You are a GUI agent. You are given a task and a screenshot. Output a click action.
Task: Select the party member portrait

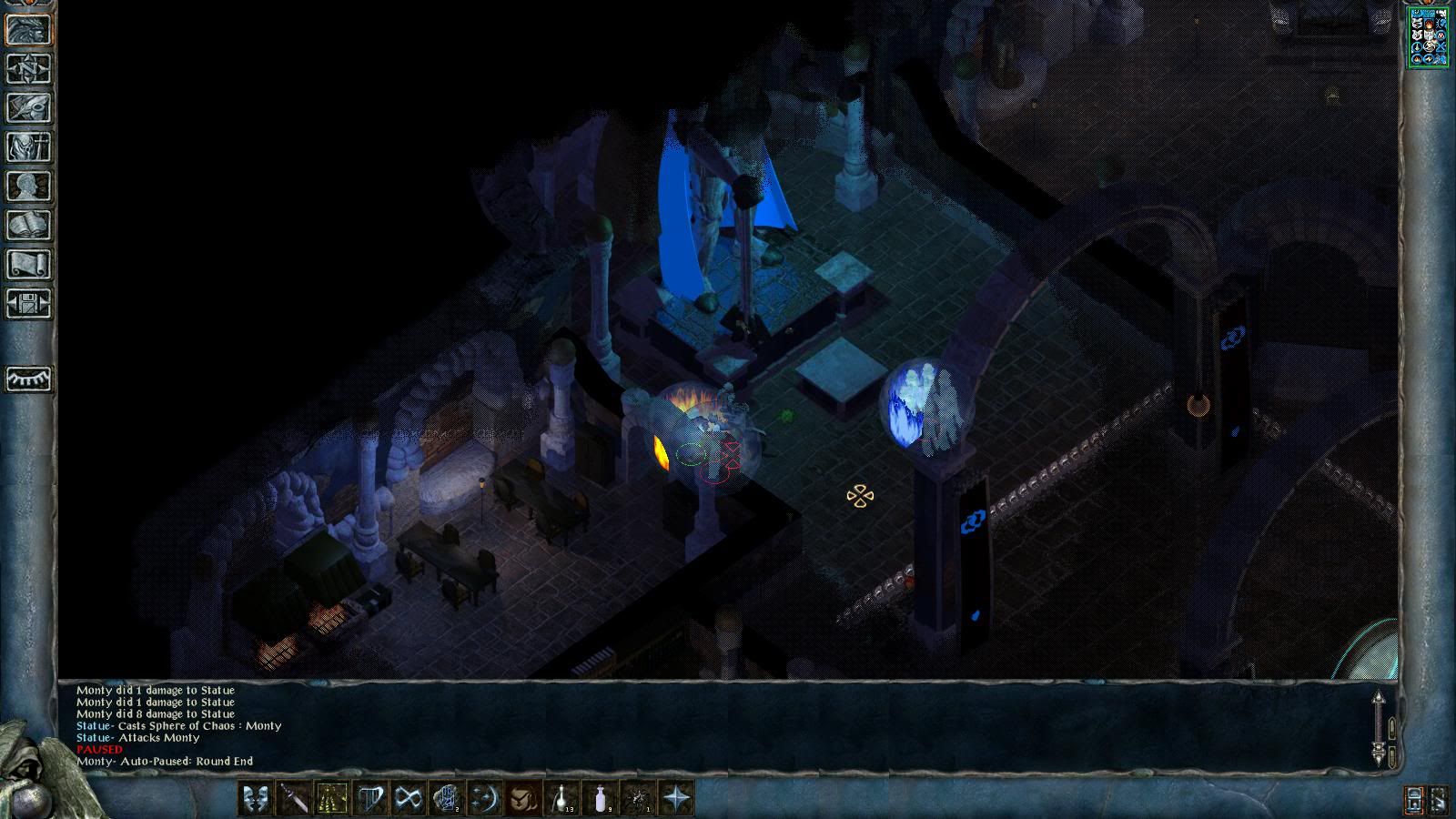[x=1427, y=37]
